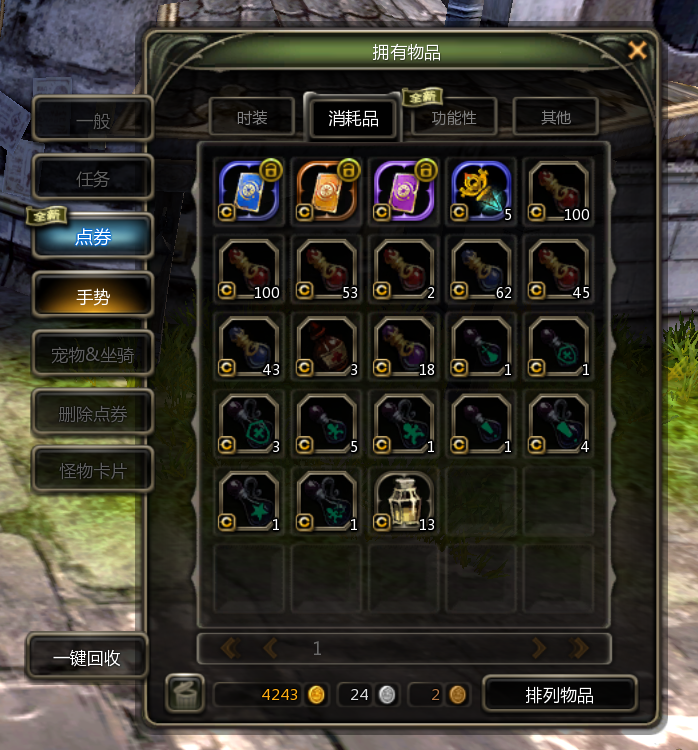Open the 一般 category
The height and width of the screenshot is (750, 698).
[93, 121]
